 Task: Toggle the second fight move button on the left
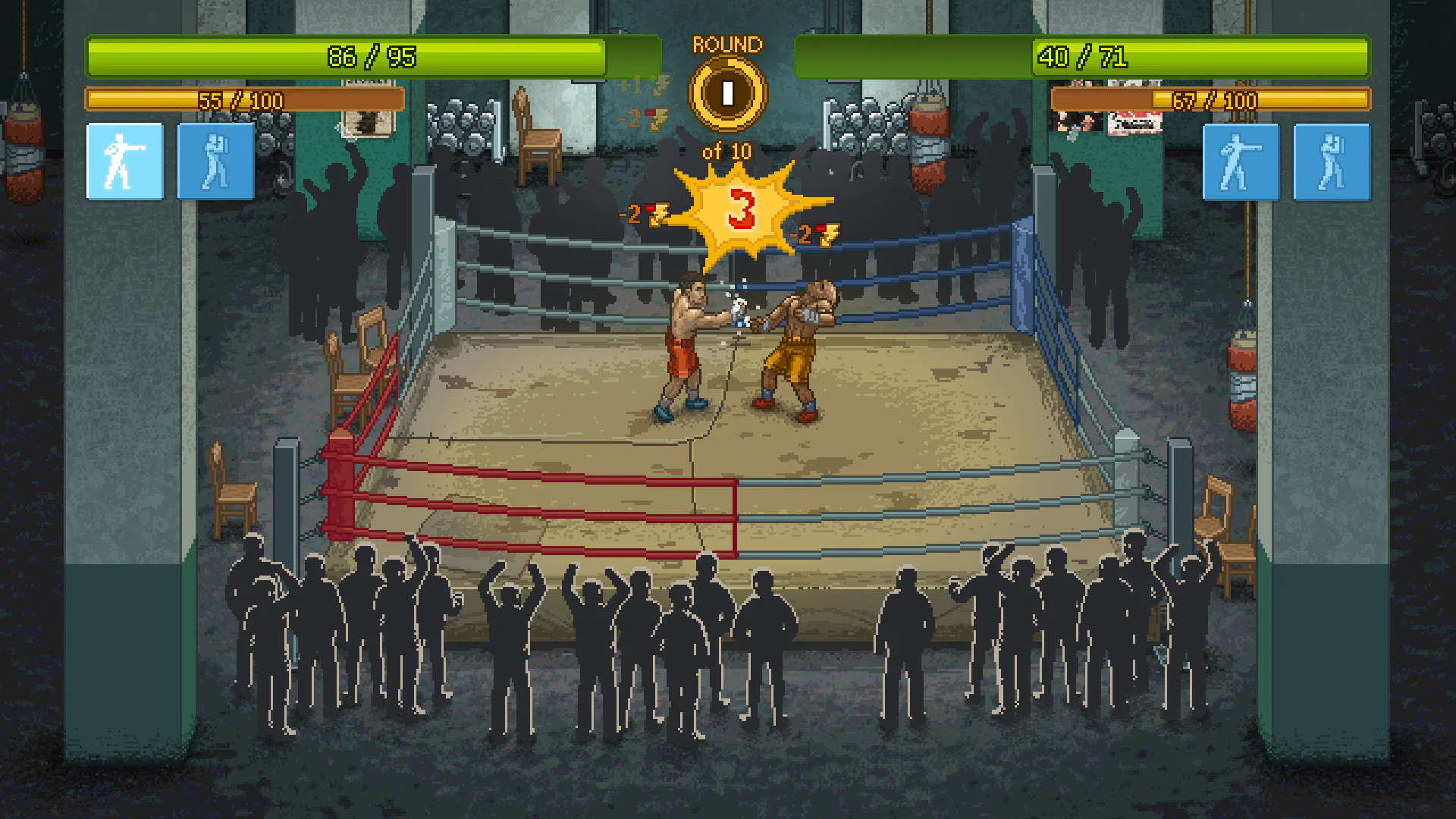pos(215,162)
